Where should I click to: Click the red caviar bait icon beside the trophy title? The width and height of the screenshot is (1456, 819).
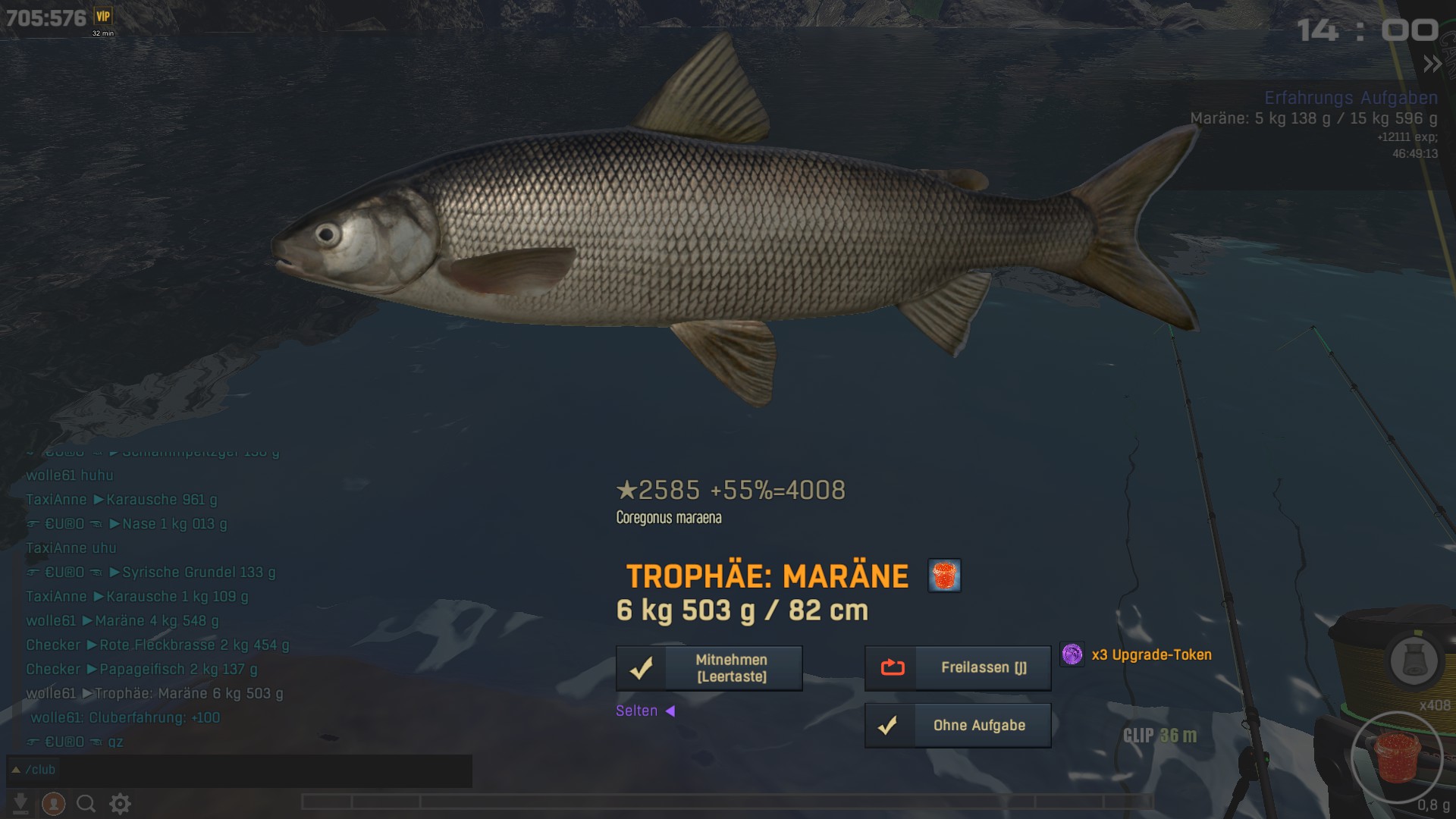click(944, 576)
